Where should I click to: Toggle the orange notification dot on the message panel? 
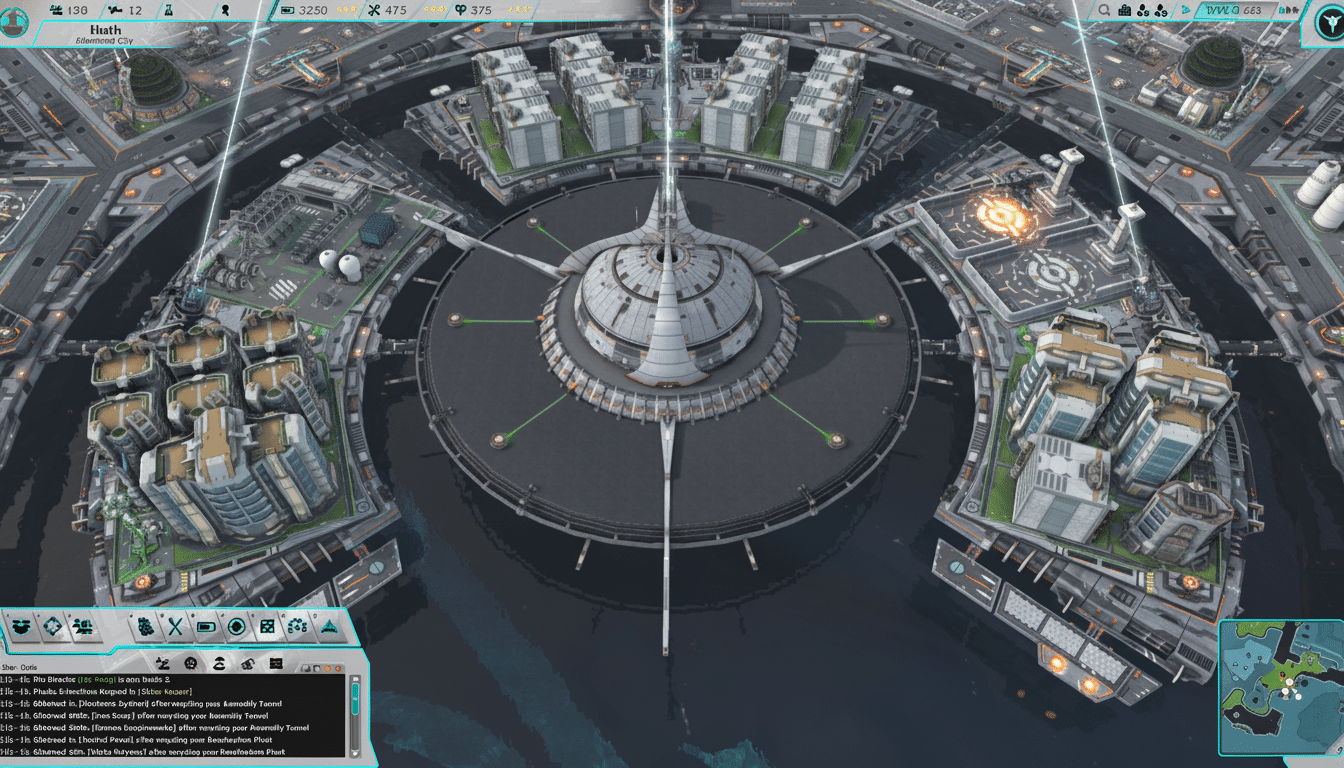pos(327,668)
